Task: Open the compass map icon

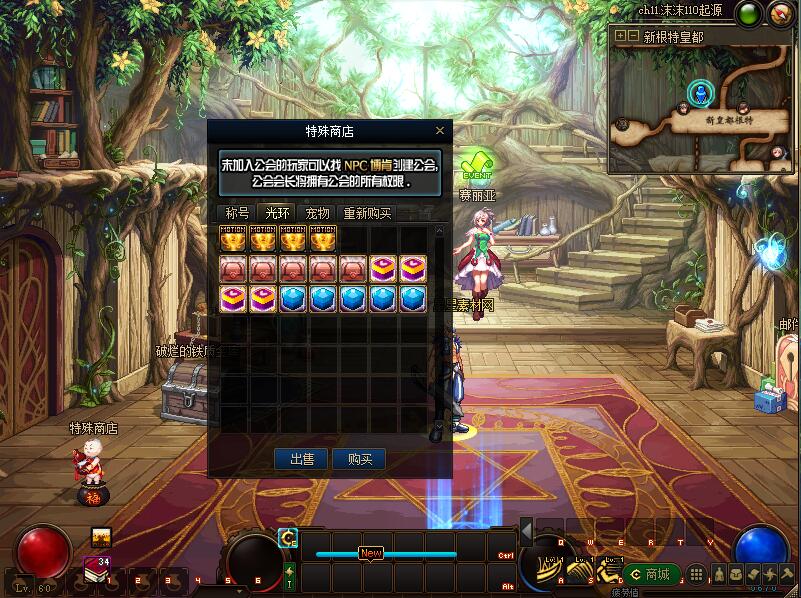Action: coord(781,13)
